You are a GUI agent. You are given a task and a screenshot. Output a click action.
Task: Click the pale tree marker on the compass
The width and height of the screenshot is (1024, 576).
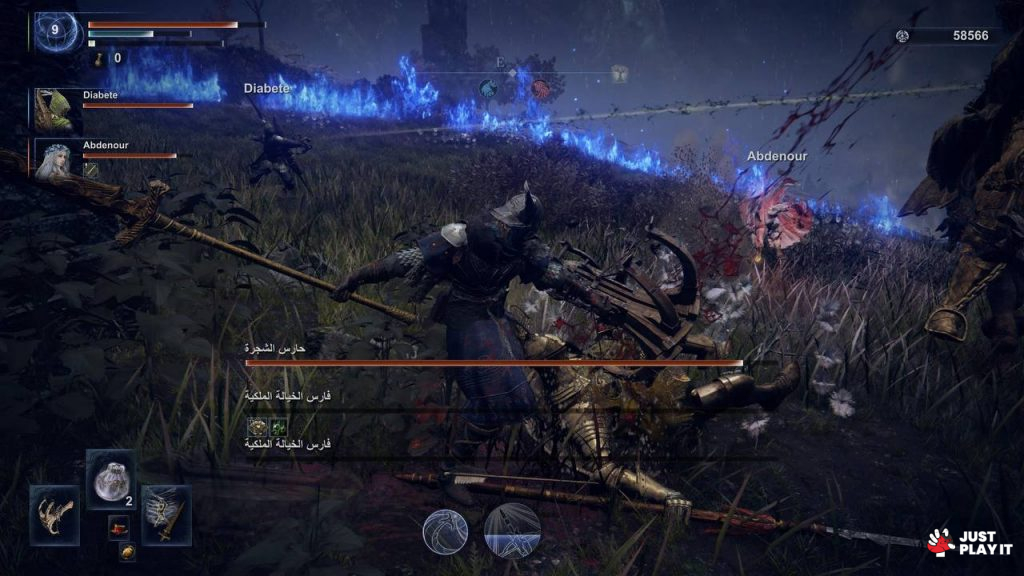(x=620, y=74)
